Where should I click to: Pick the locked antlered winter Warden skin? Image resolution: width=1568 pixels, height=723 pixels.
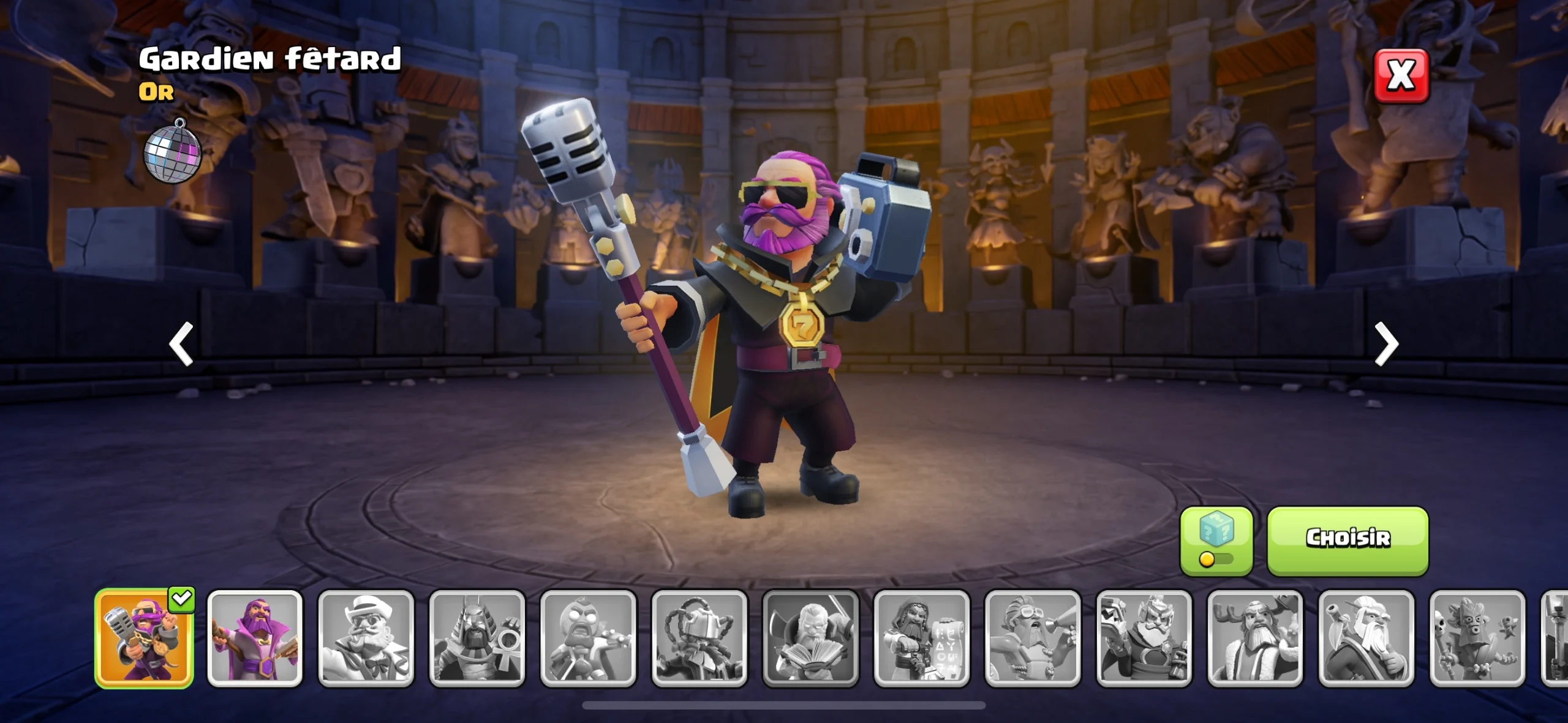tap(1255, 639)
